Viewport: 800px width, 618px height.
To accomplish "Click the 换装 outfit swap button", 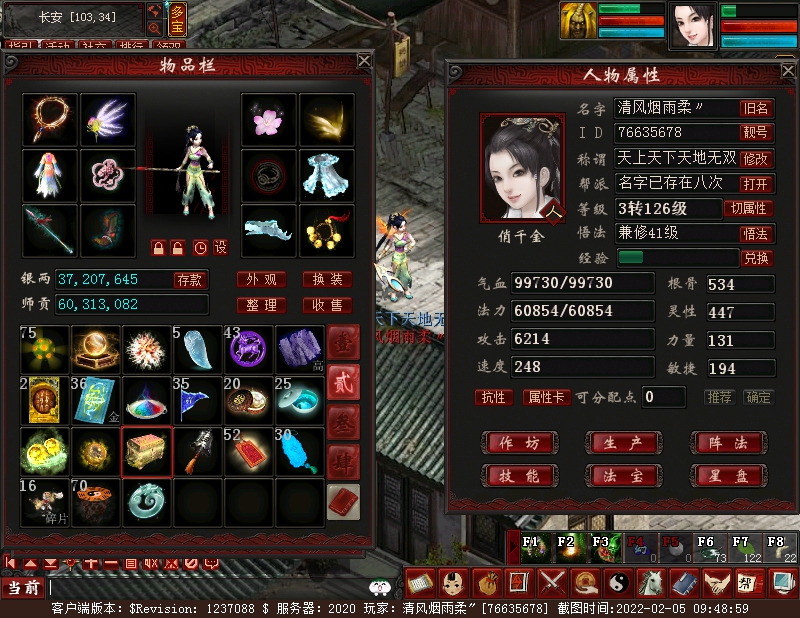I will (327, 279).
